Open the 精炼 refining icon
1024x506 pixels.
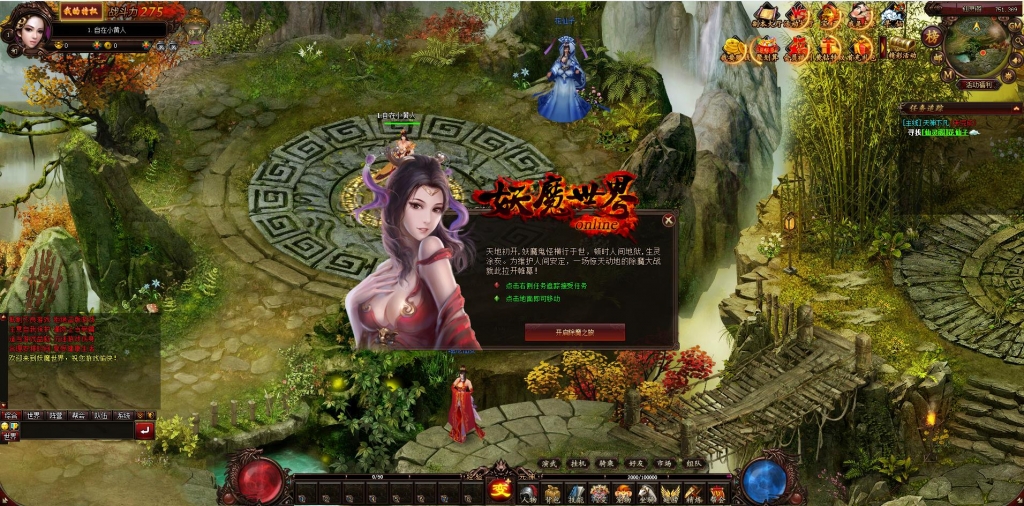[x=694, y=493]
